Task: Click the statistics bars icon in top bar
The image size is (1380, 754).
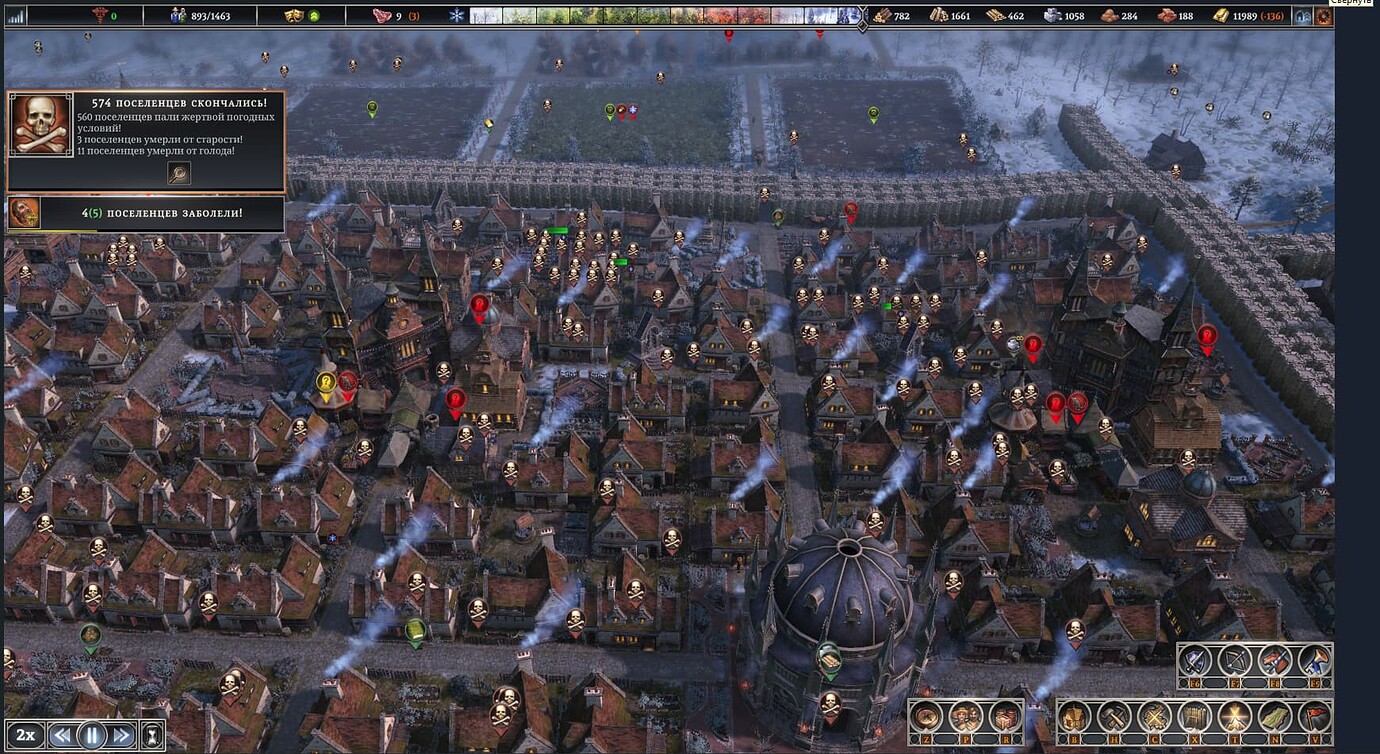Action: (x=16, y=15)
